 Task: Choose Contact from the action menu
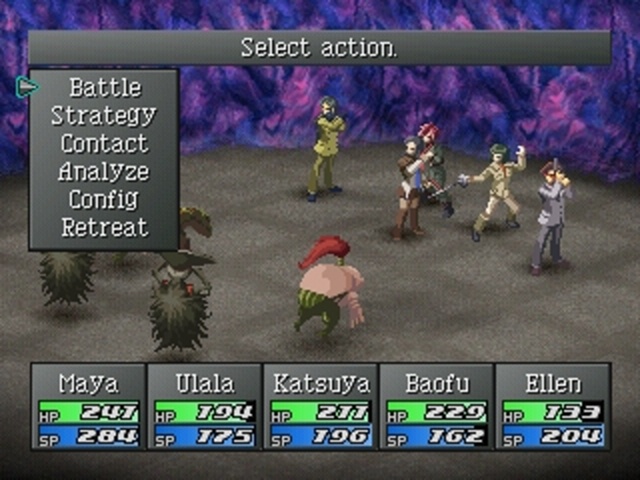click(x=104, y=144)
